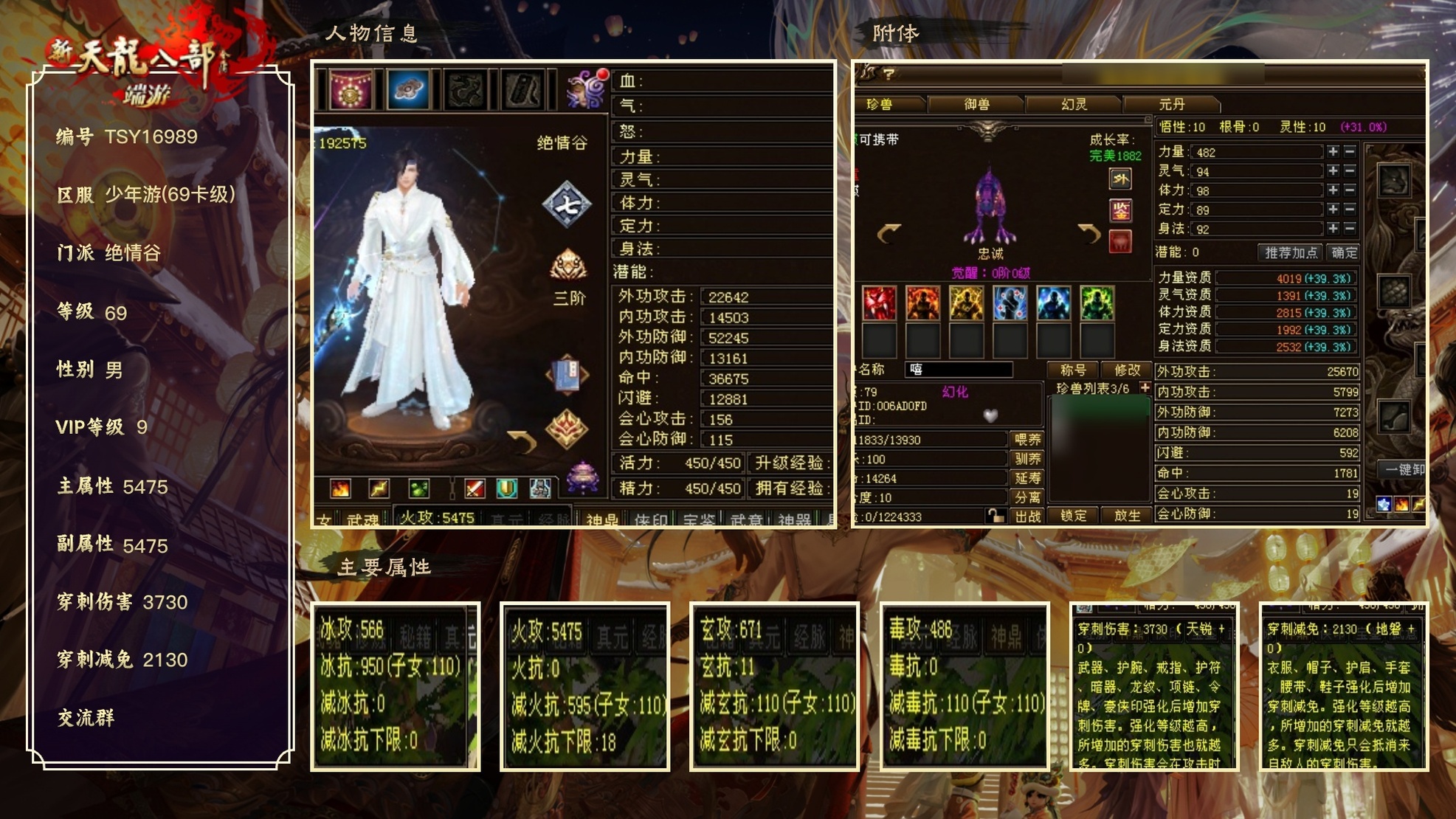Release the pet with 放生
Image resolution: width=1456 pixels, height=819 pixels.
coord(1127,516)
